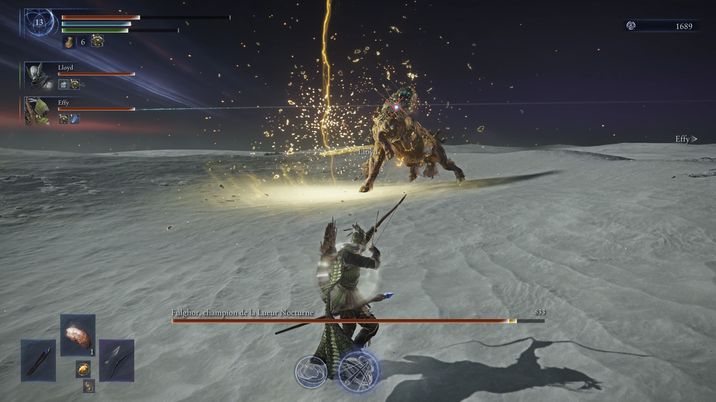Select the flask item icon

click(x=69, y=42)
